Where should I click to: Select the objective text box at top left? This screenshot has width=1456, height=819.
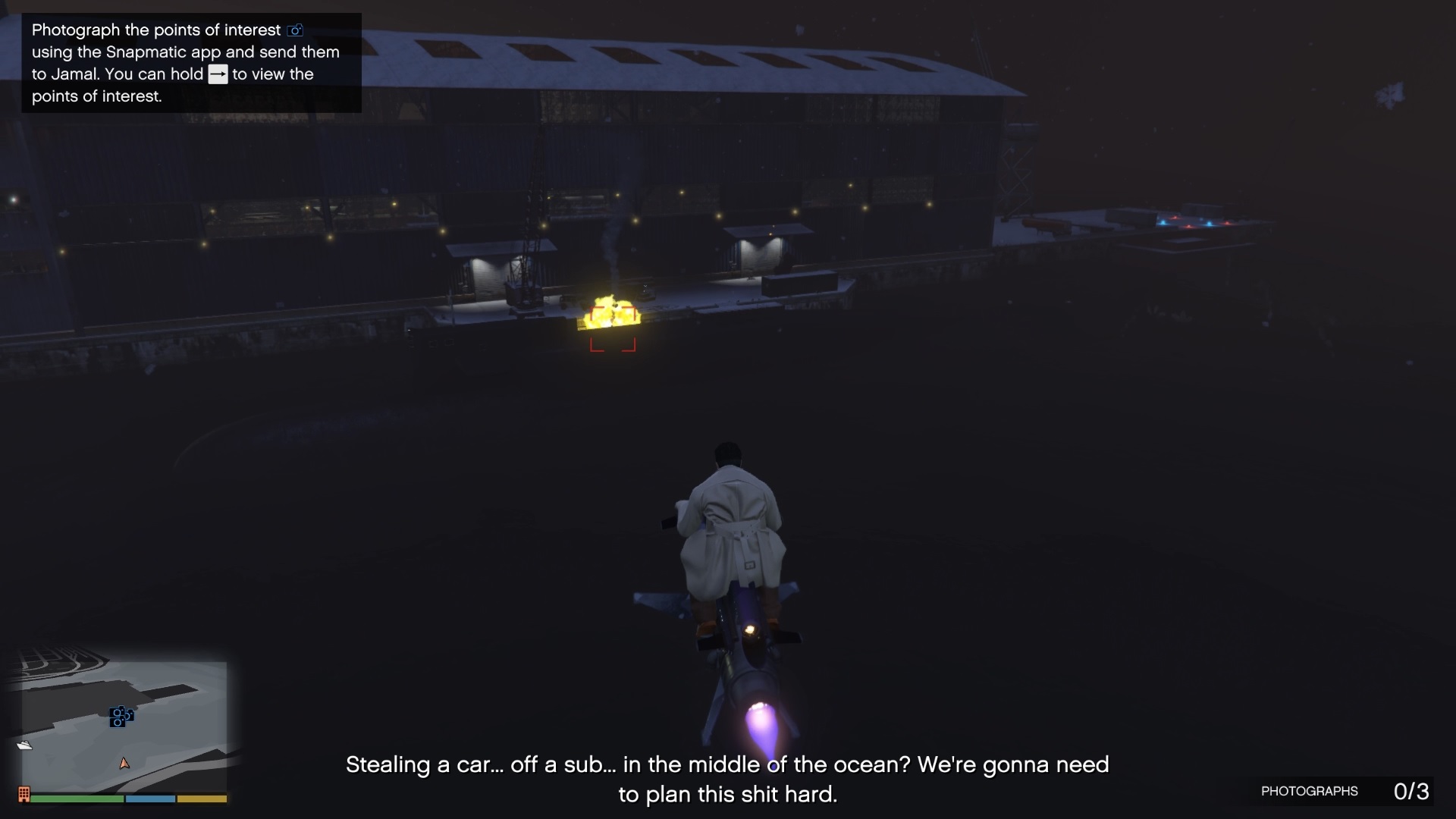tap(190, 64)
